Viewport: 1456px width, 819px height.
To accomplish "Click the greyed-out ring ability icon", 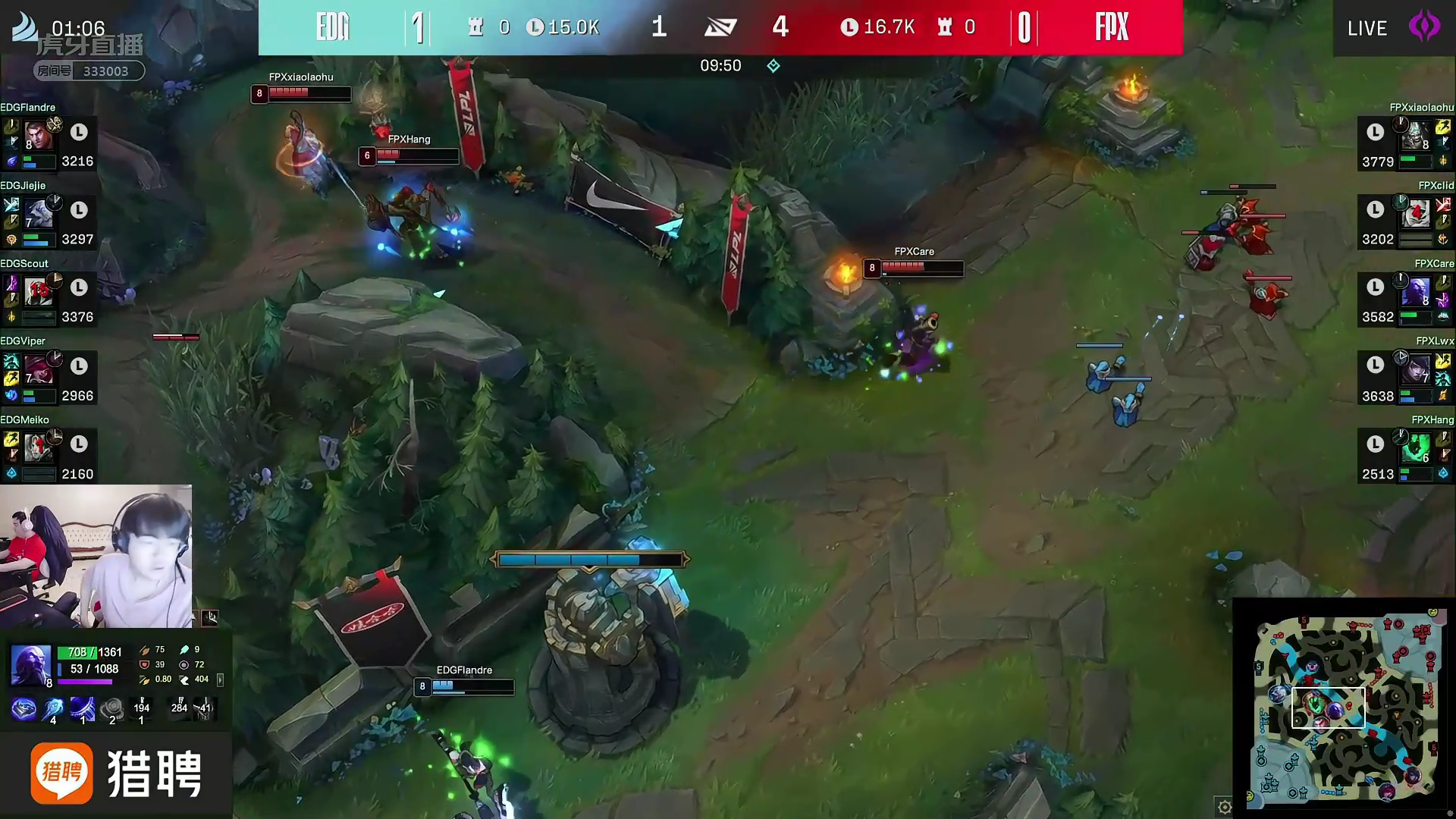I will click(x=112, y=708).
